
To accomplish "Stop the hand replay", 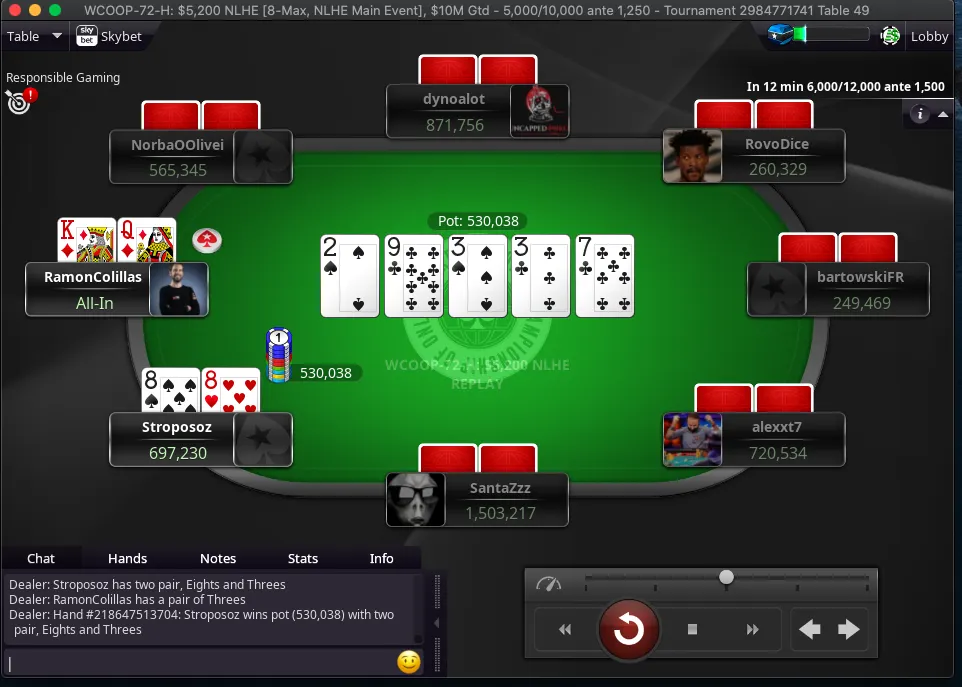I will [x=692, y=630].
